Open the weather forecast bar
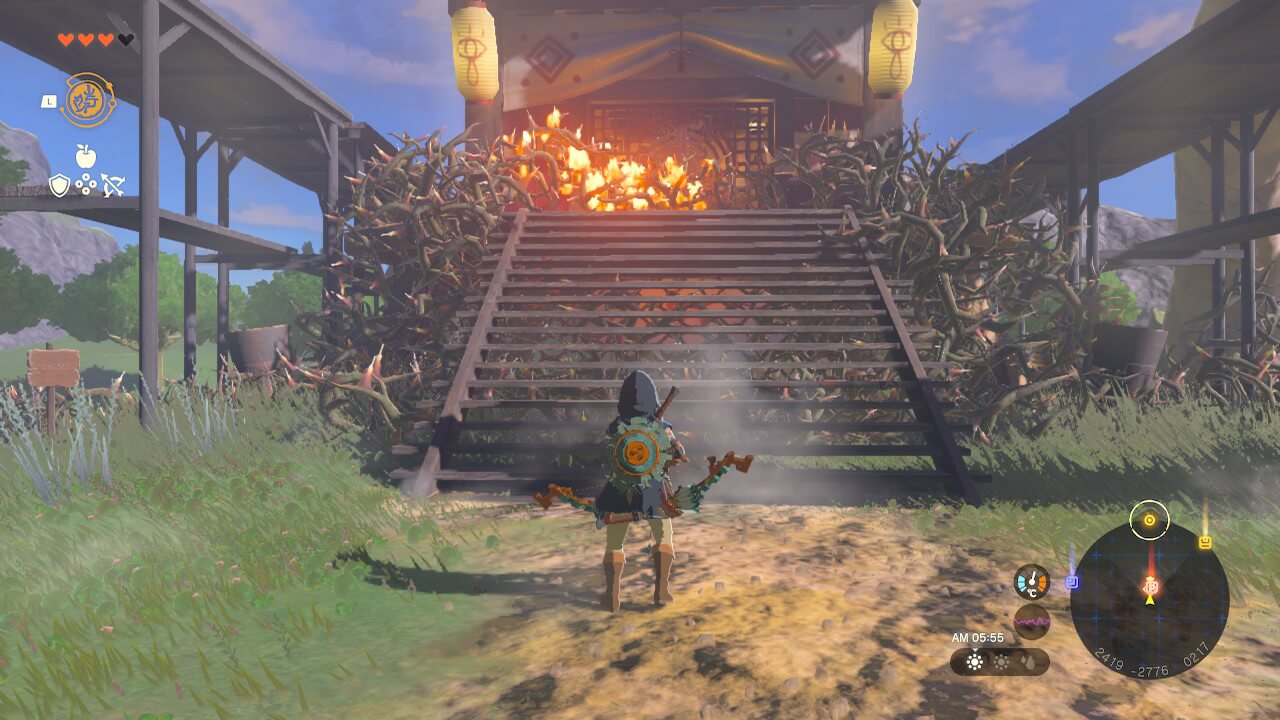This screenshot has height=720, width=1280. click(x=999, y=661)
